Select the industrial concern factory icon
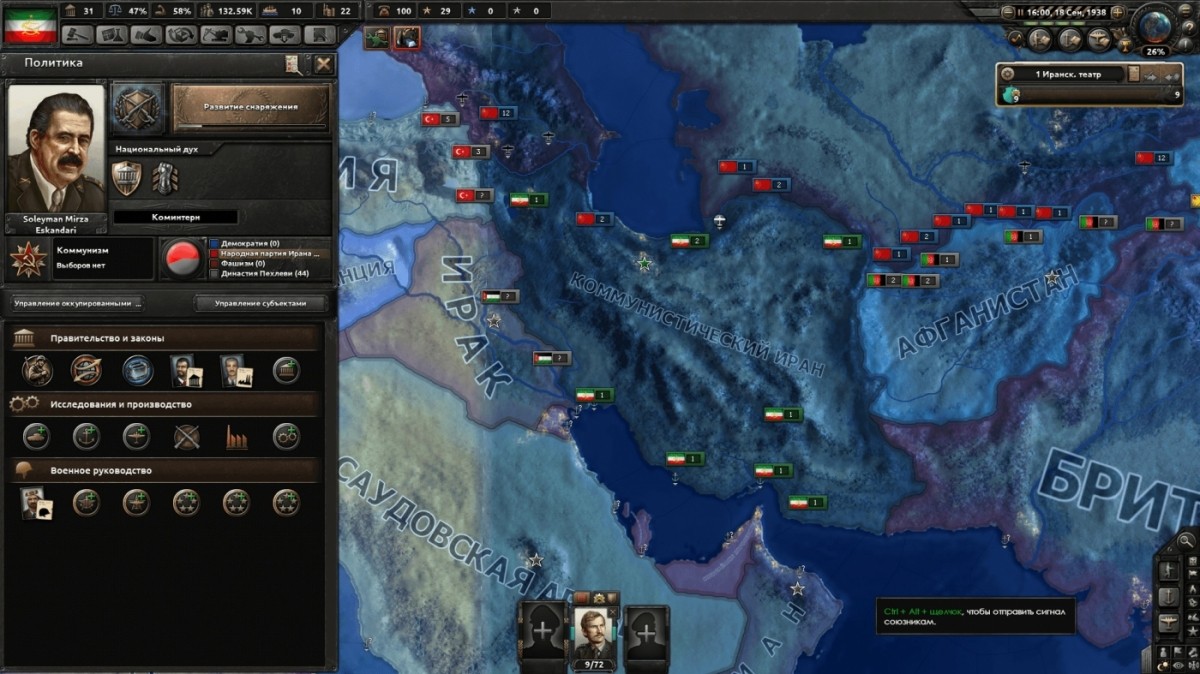Viewport: 1200px width, 674px height. click(x=237, y=437)
